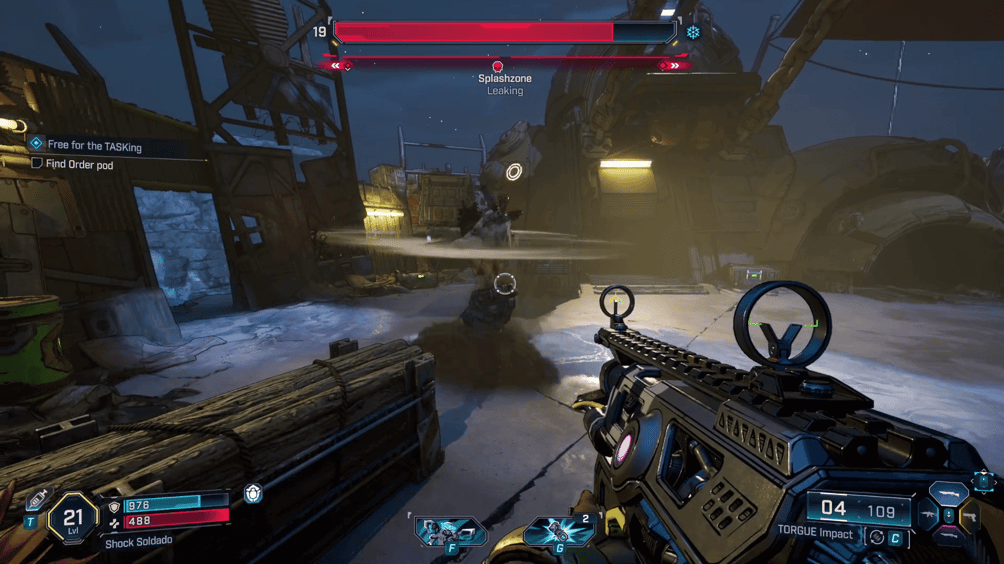1004x564 pixels.
Task: Choose the left assault rifle weapon slot
Action: (928, 516)
